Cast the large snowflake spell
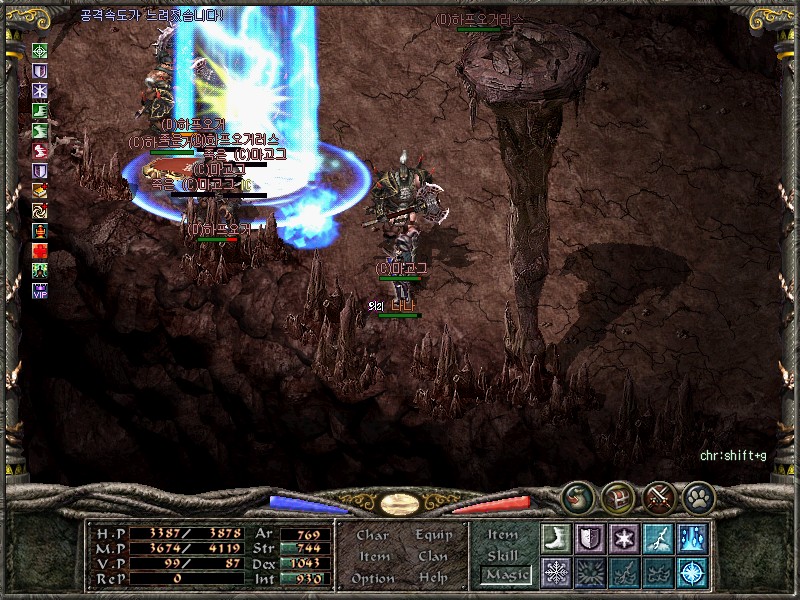The image size is (800, 600). point(556,572)
